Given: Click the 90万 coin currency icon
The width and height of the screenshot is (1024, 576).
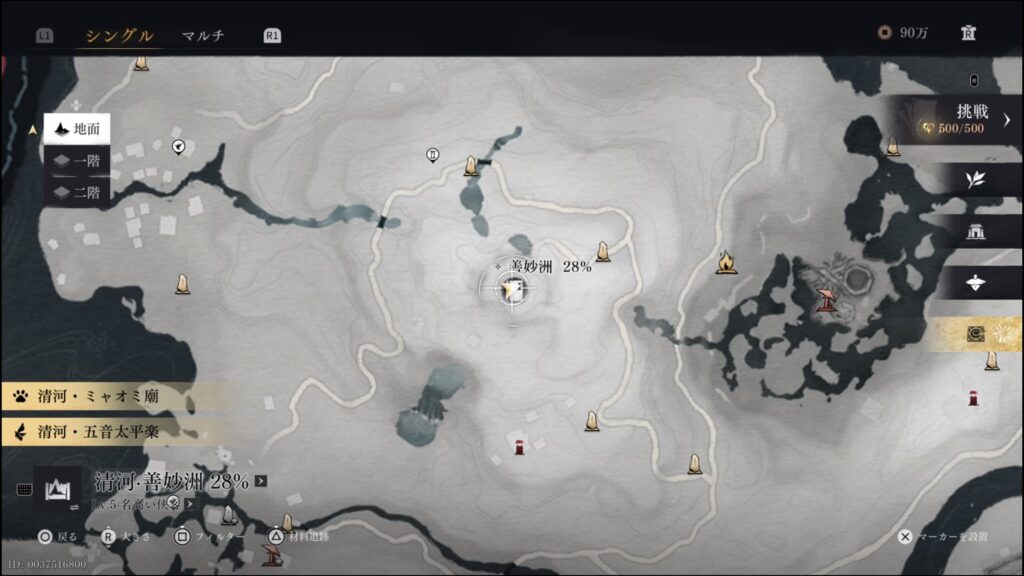Looking at the screenshot, I should 884,33.
